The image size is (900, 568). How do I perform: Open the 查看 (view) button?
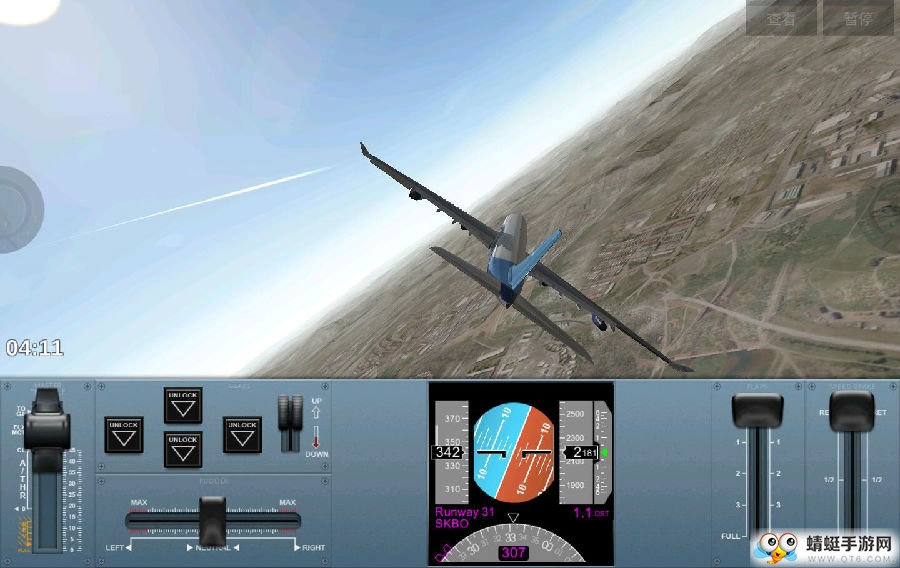point(781,18)
